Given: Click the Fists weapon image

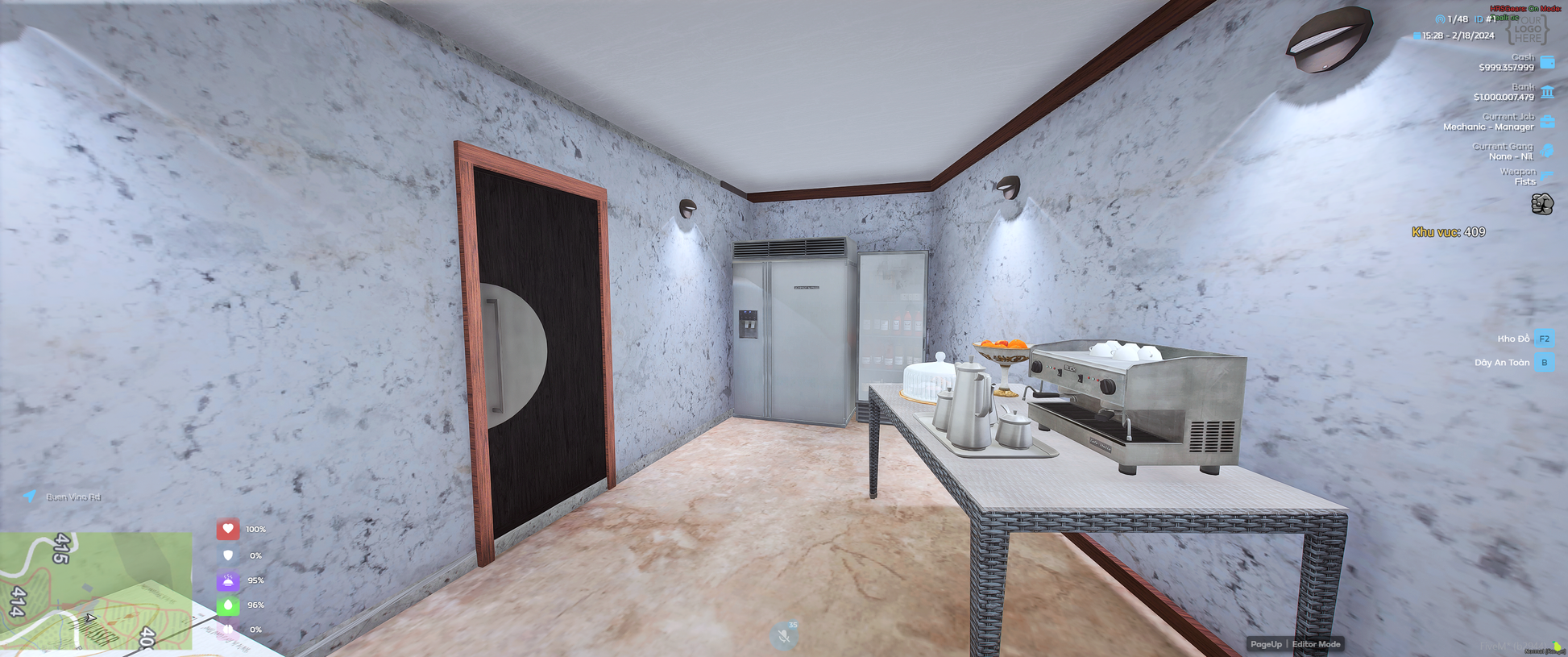Looking at the screenshot, I should (x=1541, y=204).
